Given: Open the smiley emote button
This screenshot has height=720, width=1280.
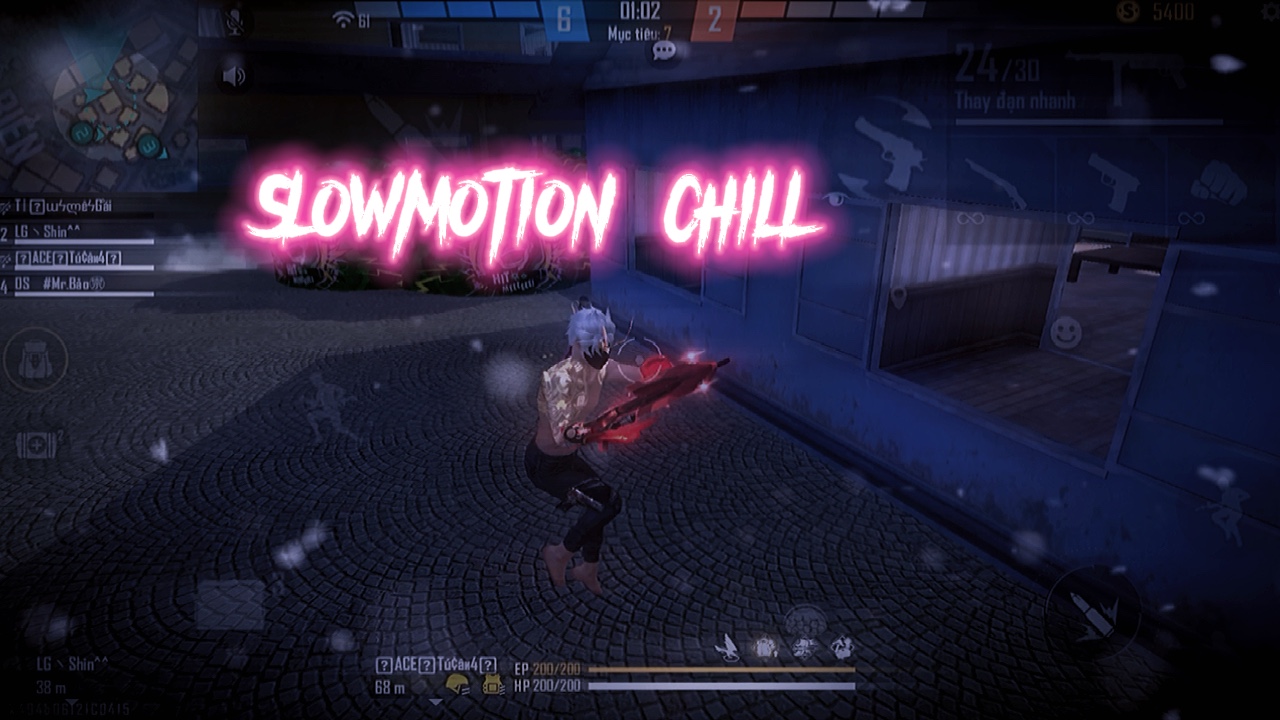Looking at the screenshot, I should tap(1067, 329).
